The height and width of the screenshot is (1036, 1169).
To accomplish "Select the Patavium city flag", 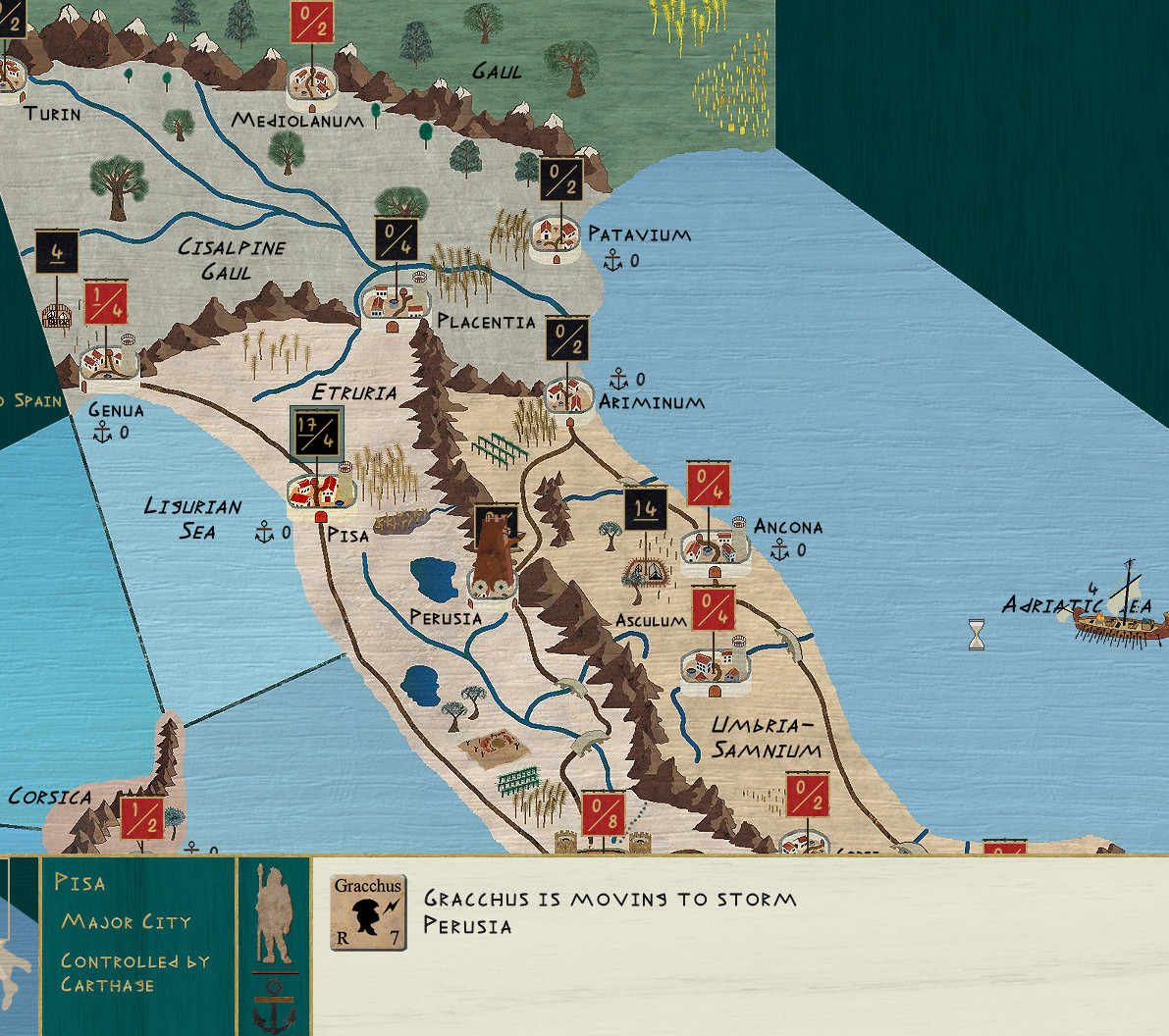I will tap(561, 180).
